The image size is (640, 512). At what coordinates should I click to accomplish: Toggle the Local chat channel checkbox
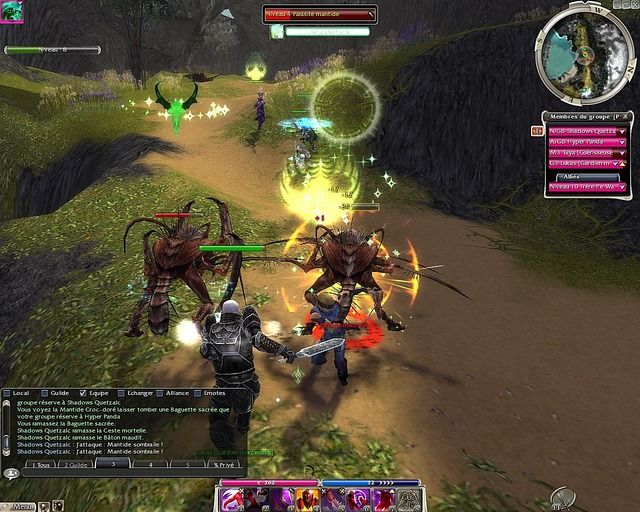(x=8, y=393)
